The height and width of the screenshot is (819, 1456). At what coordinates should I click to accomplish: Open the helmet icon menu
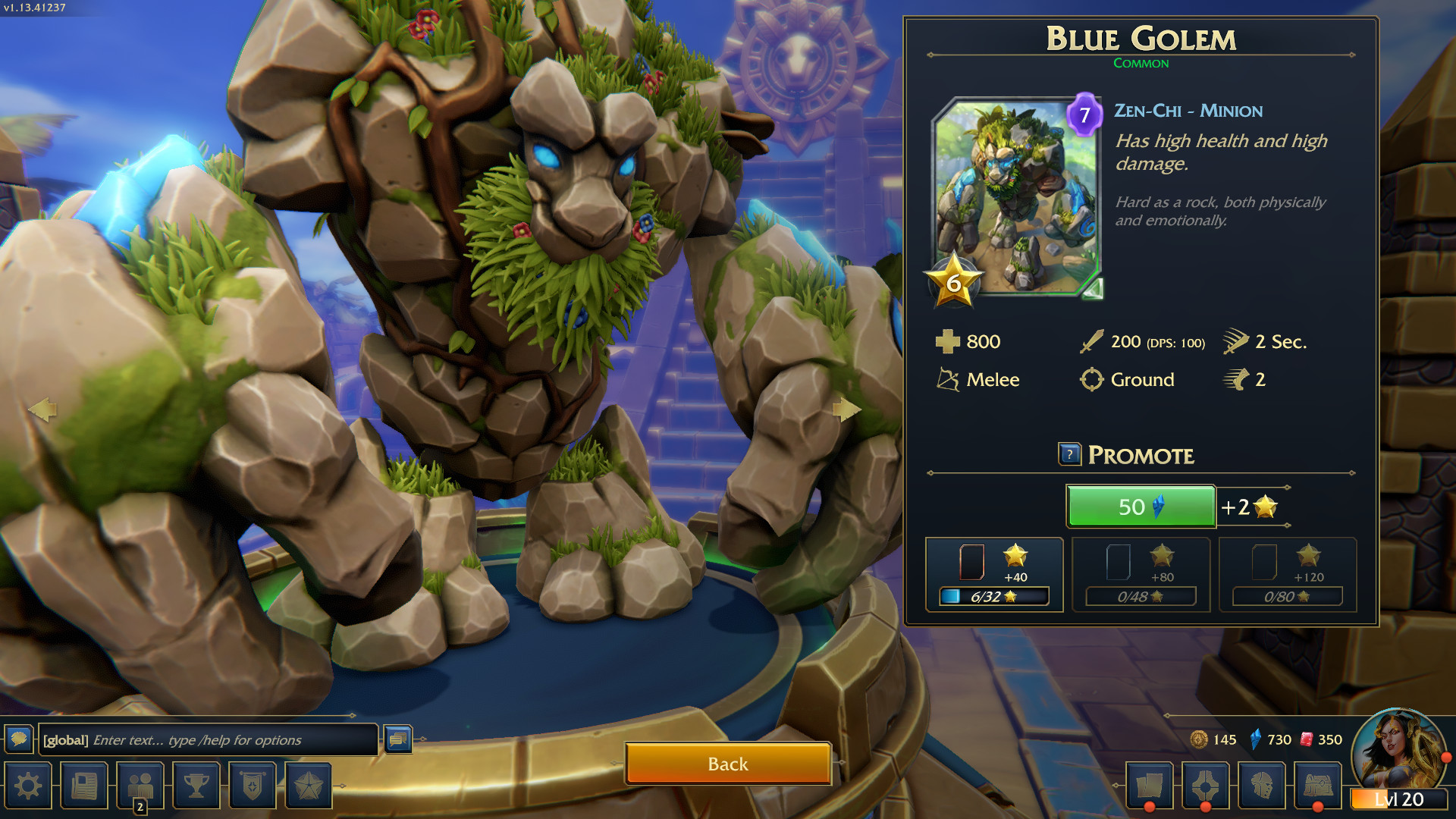1262,786
